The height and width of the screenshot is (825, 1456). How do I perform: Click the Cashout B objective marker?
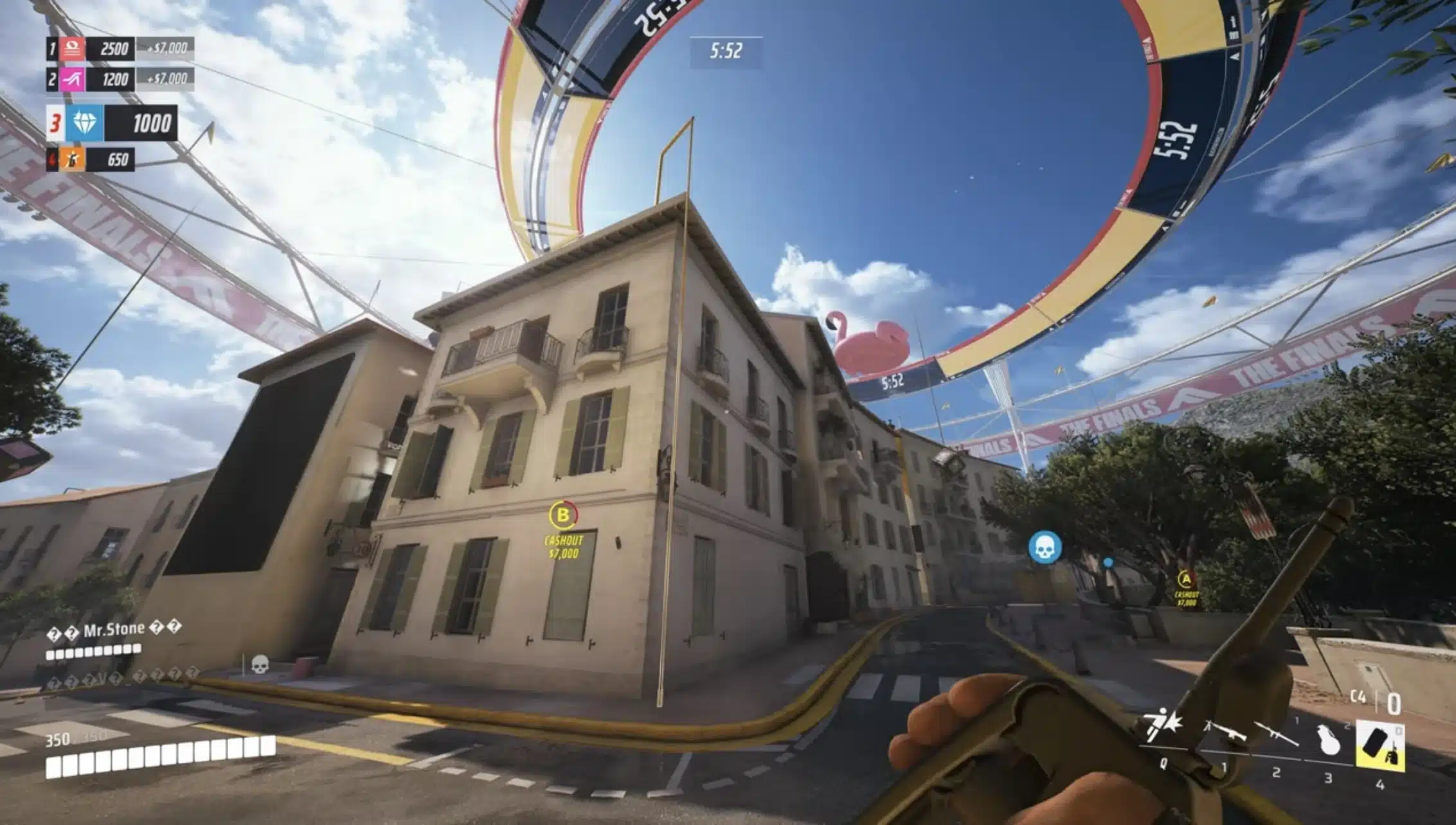pyautogui.click(x=563, y=515)
